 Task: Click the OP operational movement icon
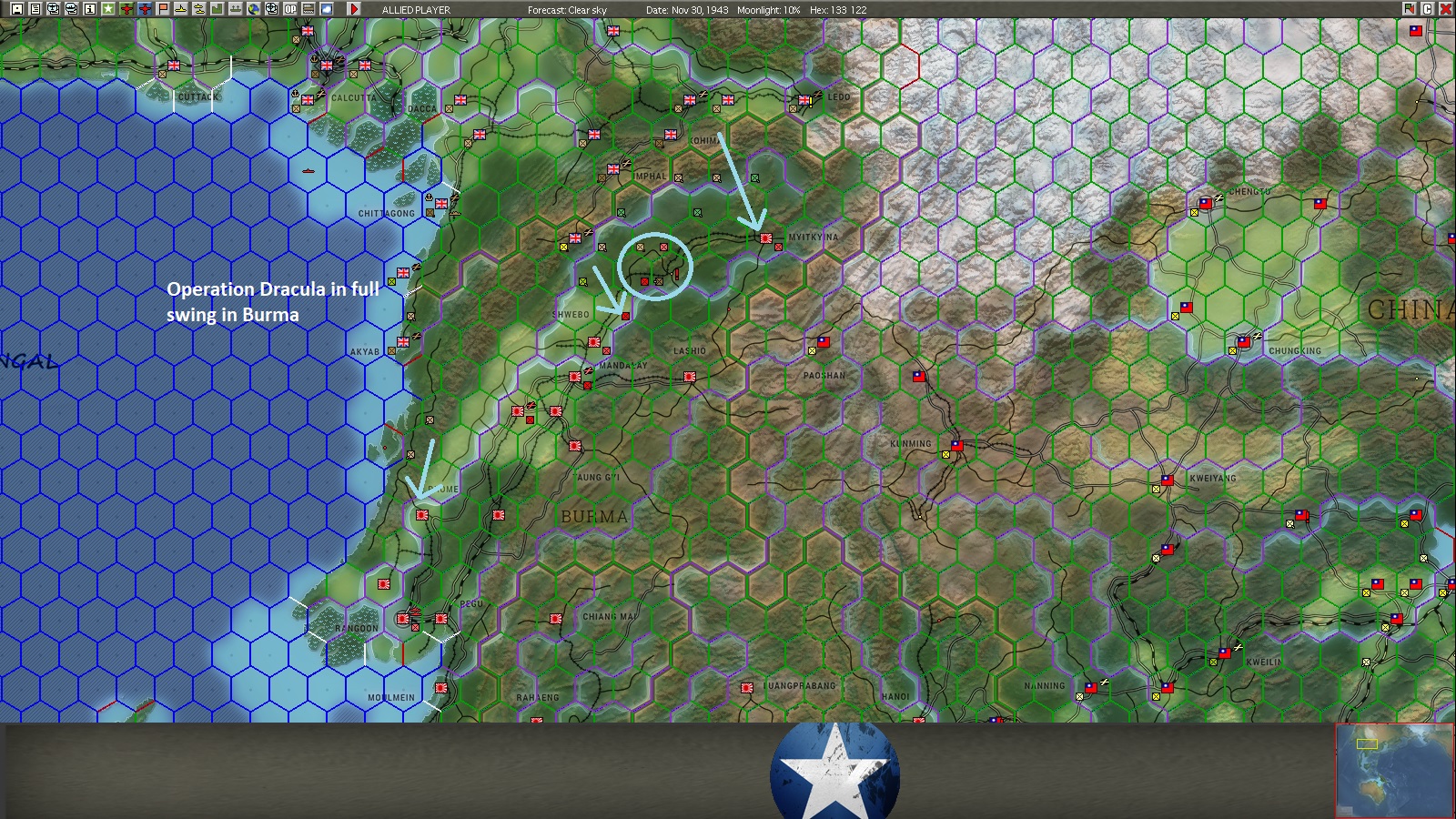click(292, 9)
